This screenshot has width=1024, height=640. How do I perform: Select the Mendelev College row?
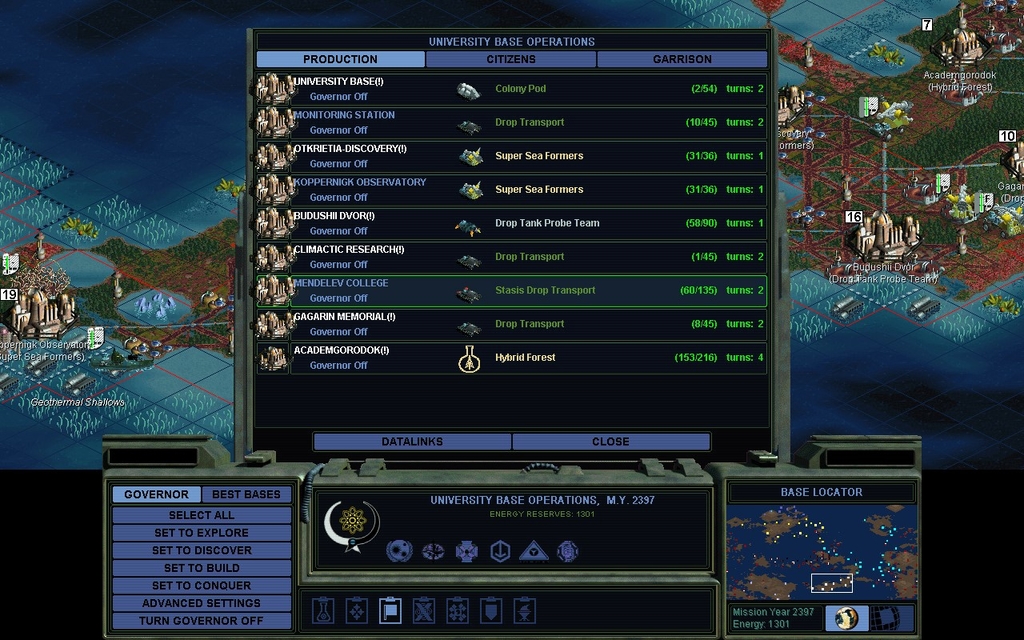(511, 291)
